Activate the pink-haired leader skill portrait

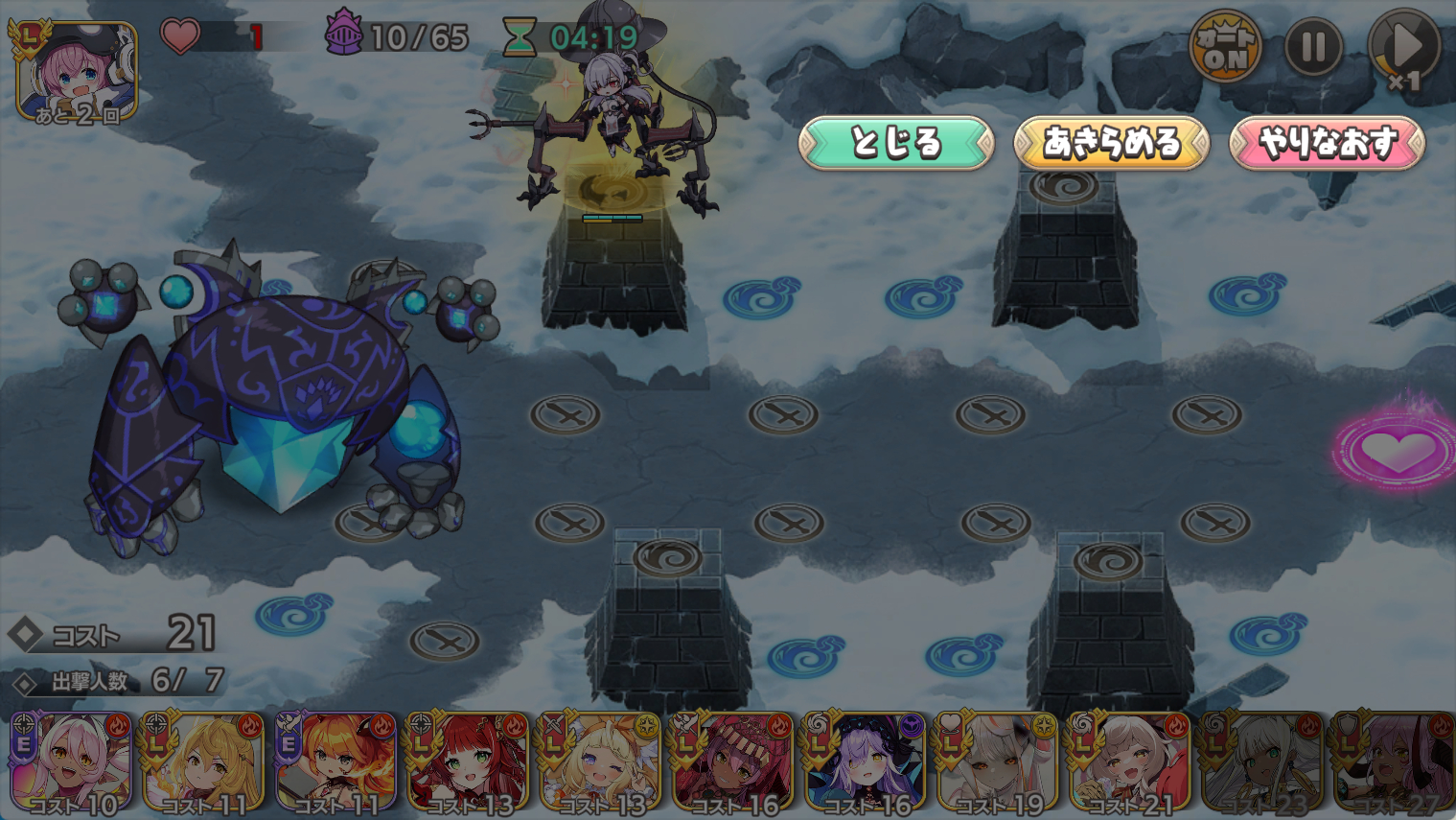click(77, 73)
